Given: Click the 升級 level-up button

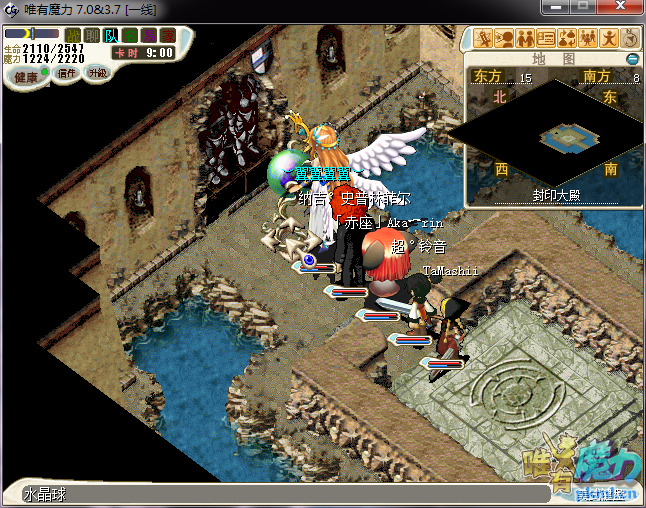Looking at the screenshot, I should coord(97,73).
